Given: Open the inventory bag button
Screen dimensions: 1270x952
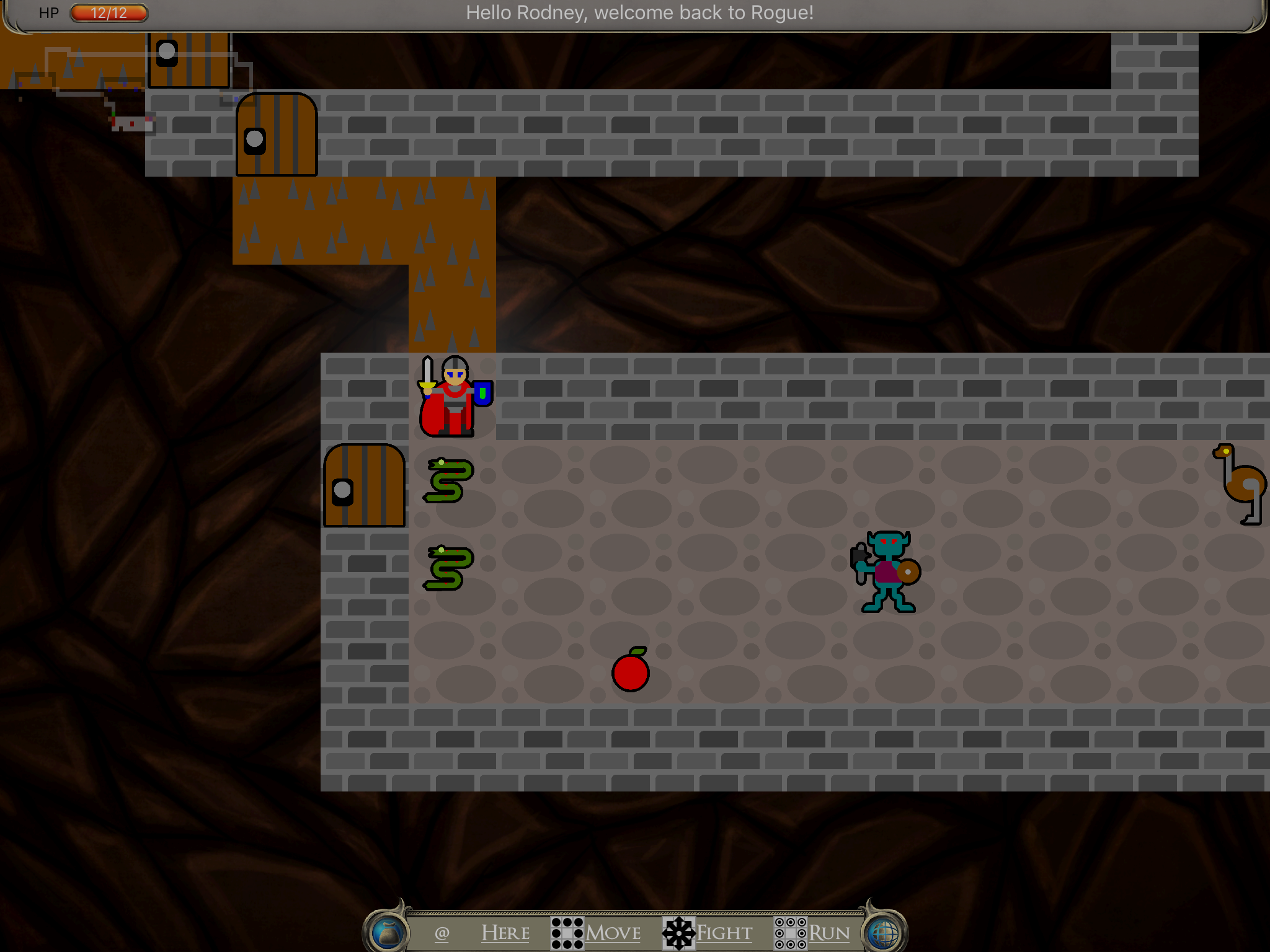Looking at the screenshot, I should (x=389, y=932).
